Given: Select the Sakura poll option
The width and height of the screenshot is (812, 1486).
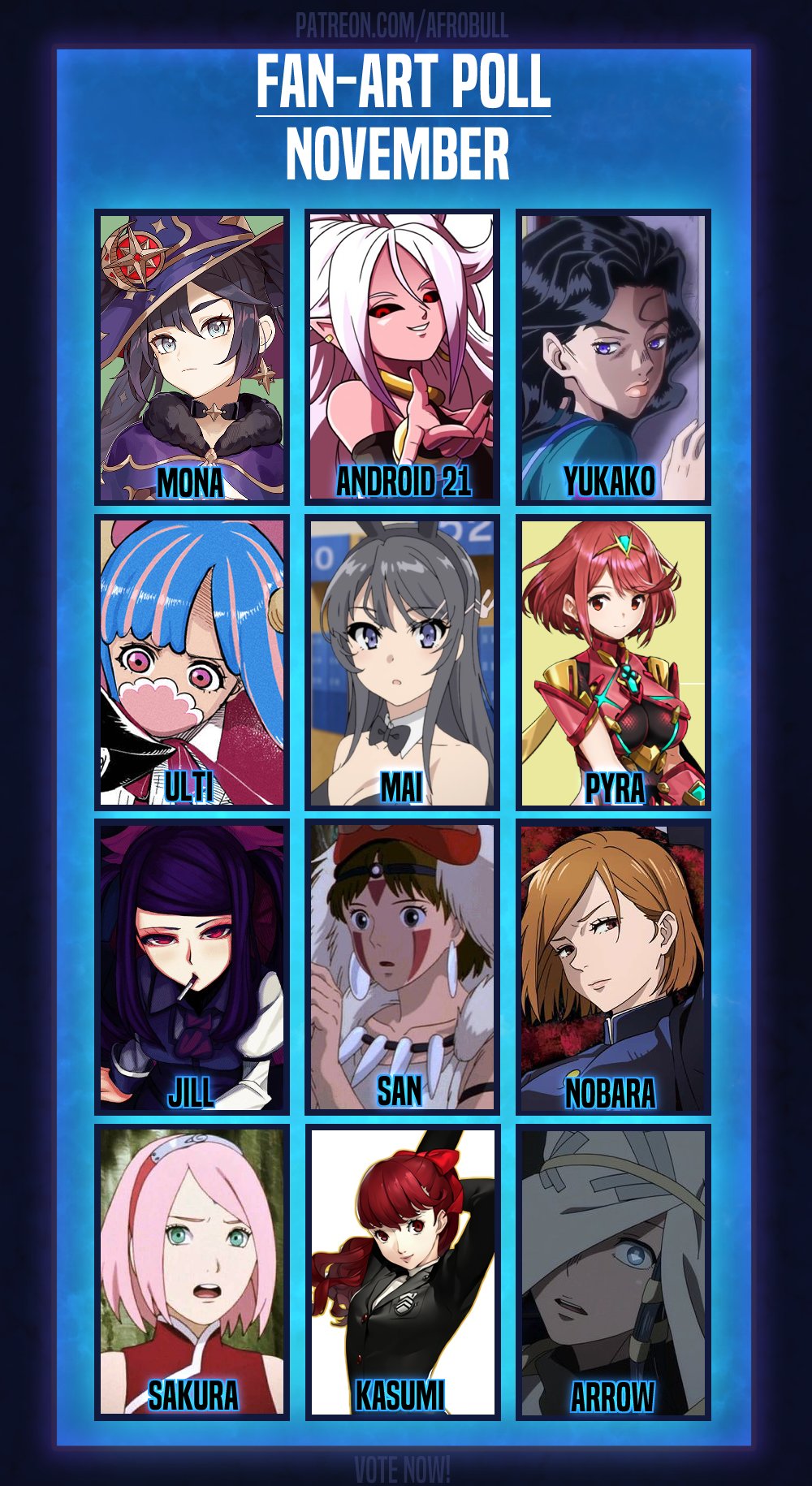Looking at the screenshot, I should coord(192,1272).
